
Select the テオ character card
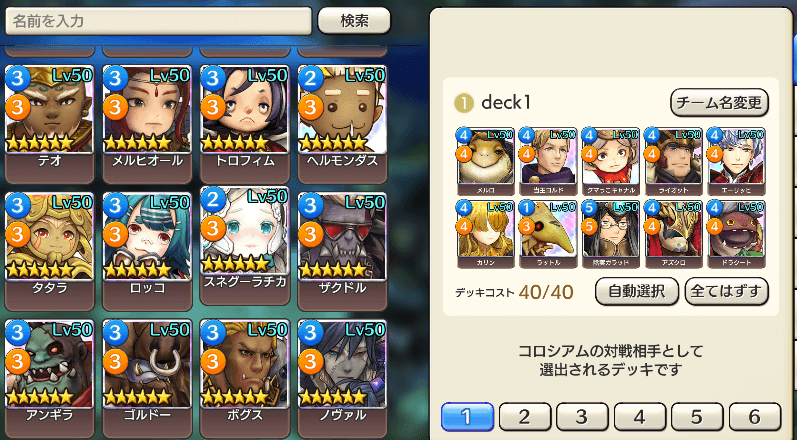(49, 109)
